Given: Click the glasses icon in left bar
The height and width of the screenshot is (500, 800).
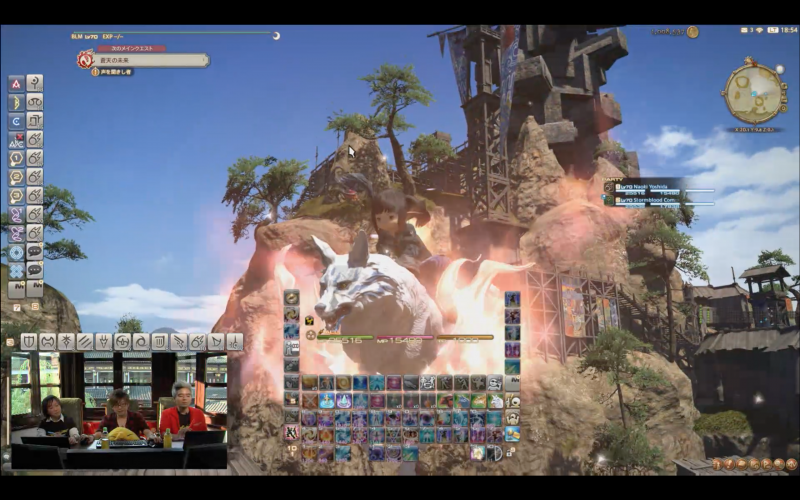Looking at the screenshot, I should (35, 102).
